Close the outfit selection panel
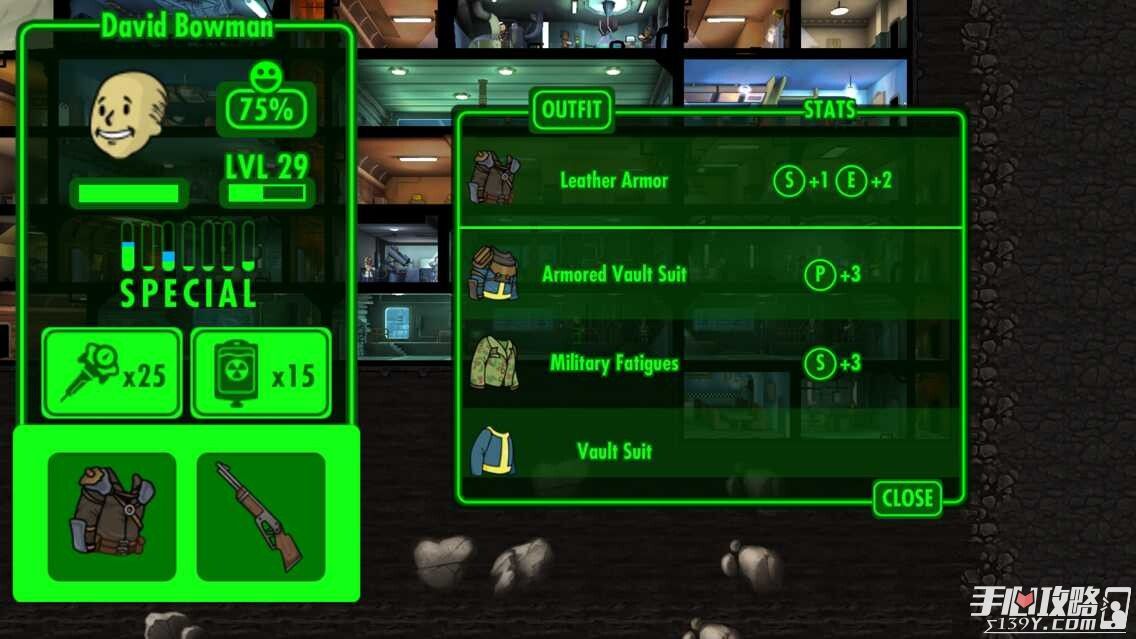This screenshot has height=639, width=1136. [x=907, y=498]
